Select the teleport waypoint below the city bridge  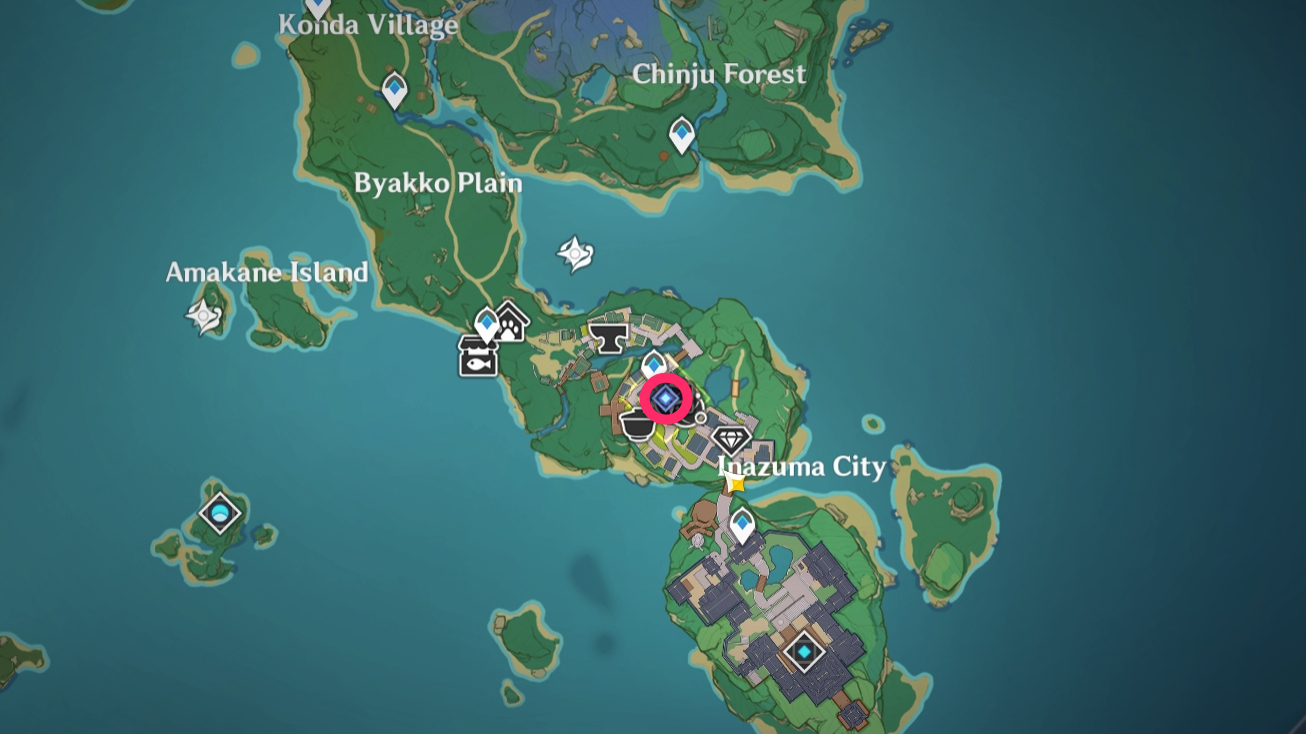pyautogui.click(x=744, y=521)
